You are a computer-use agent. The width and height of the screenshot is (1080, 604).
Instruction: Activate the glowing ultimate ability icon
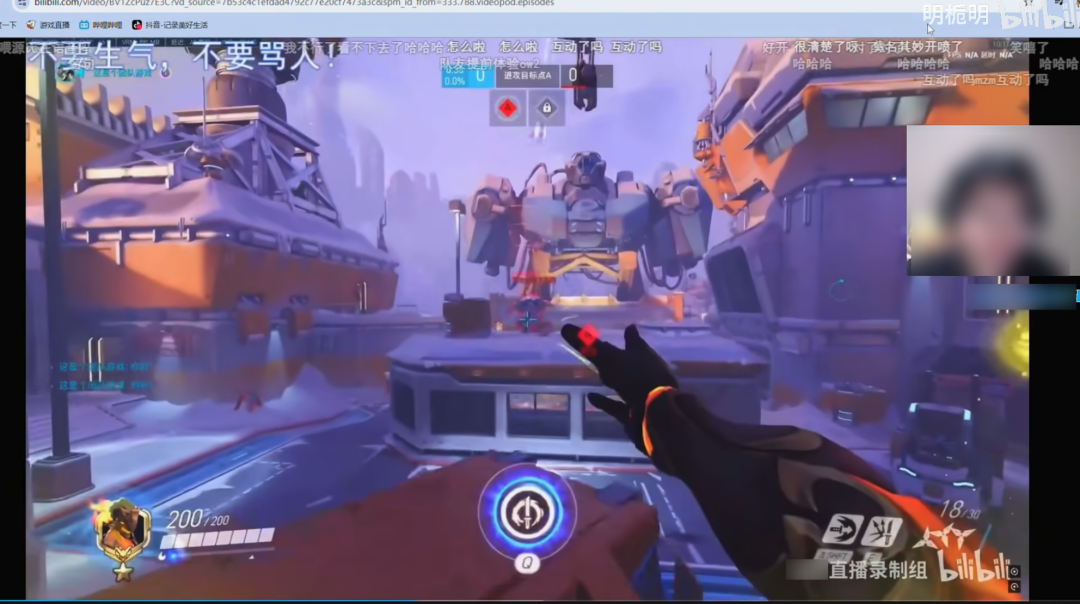point(526,511)
